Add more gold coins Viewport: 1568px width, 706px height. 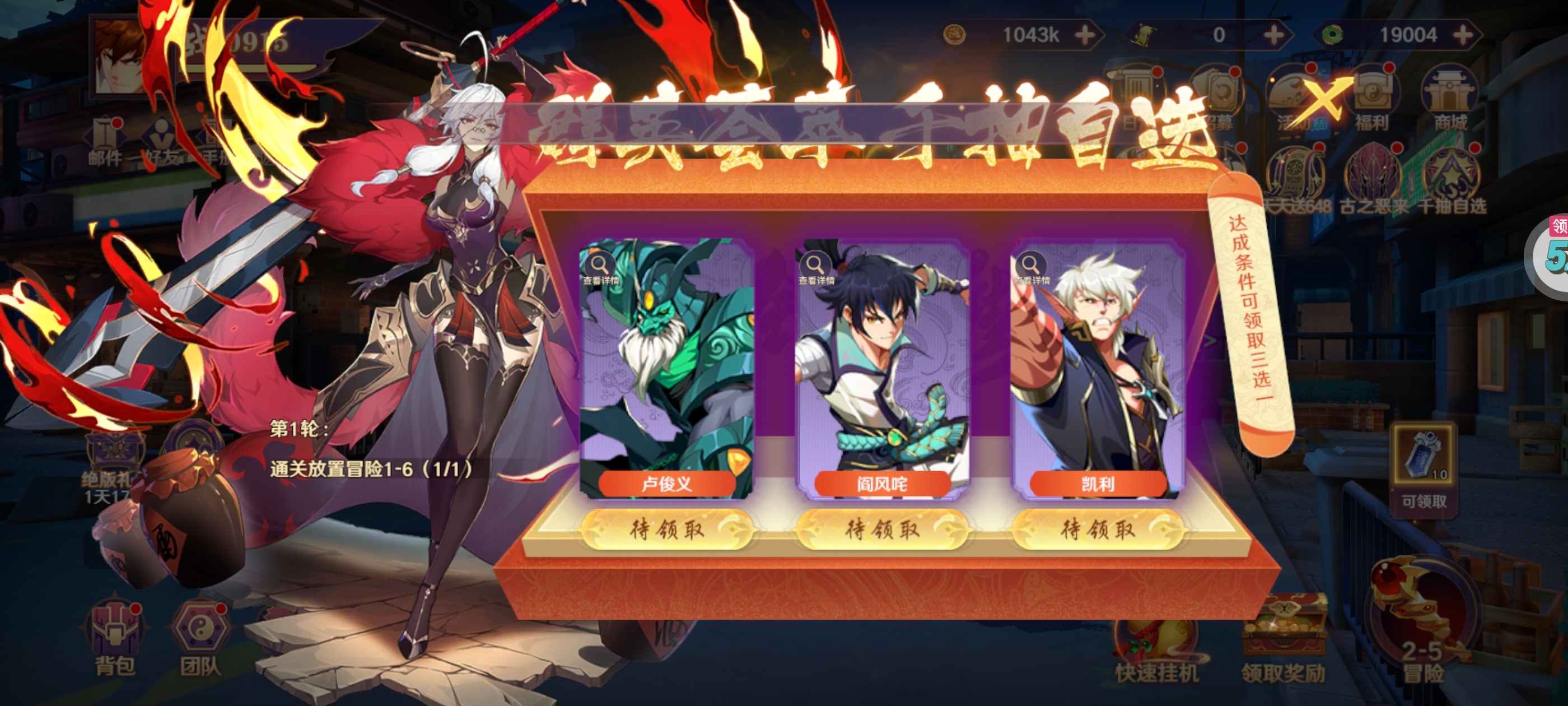(1085, 35)
